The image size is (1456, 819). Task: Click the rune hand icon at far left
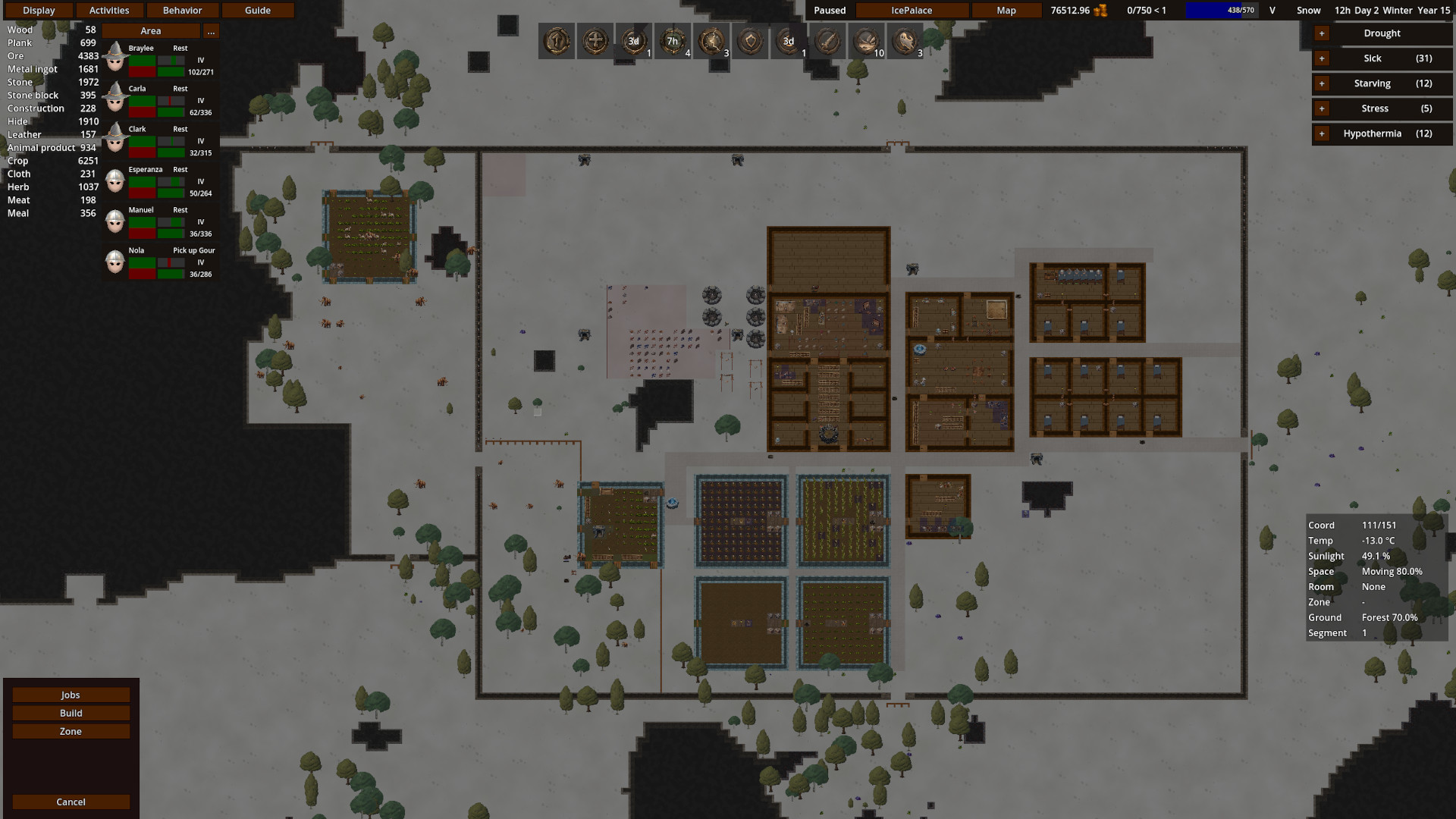tap(557, 41)
